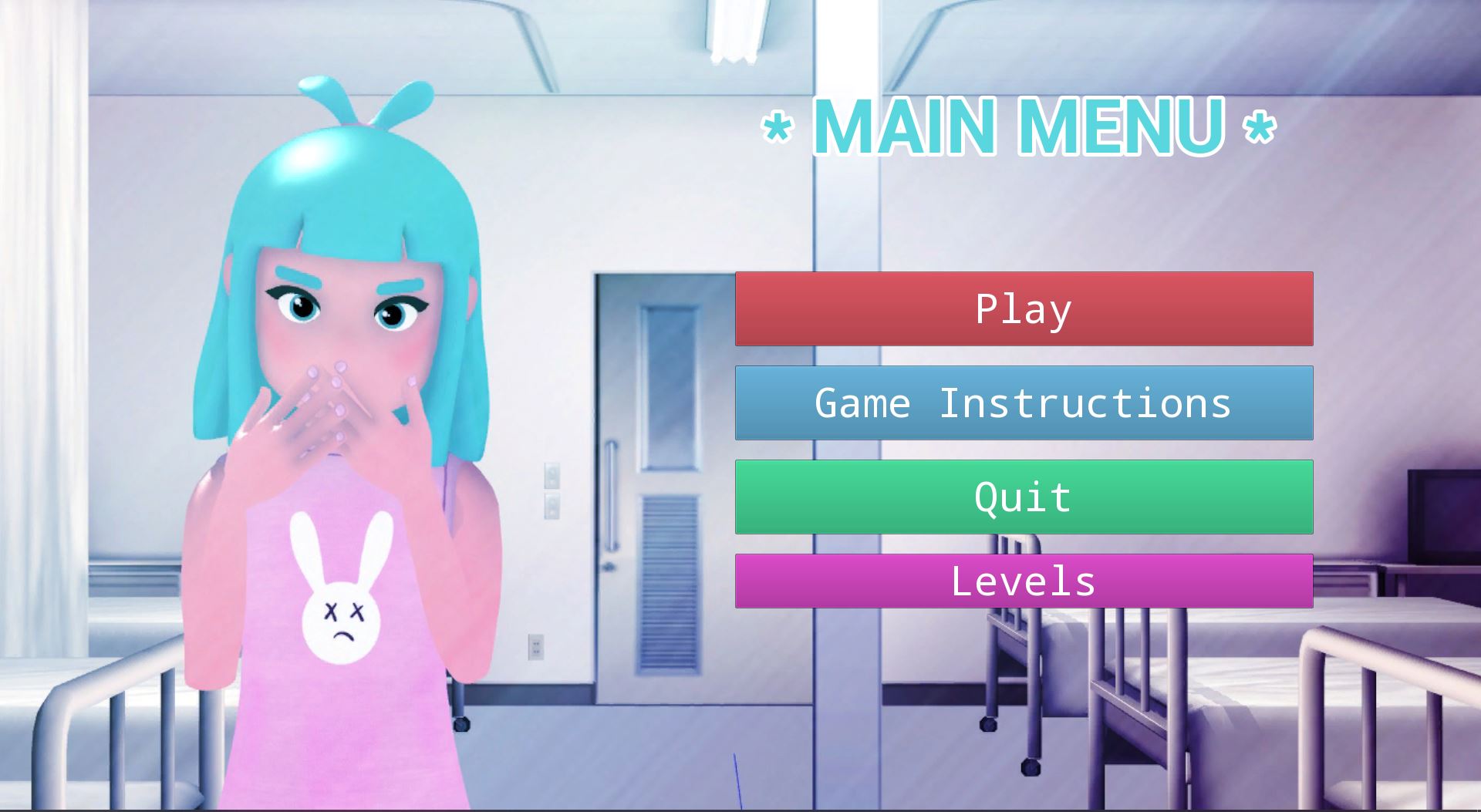
Task: Start the game with the Play button
Action: click(x=1024, y=308)
